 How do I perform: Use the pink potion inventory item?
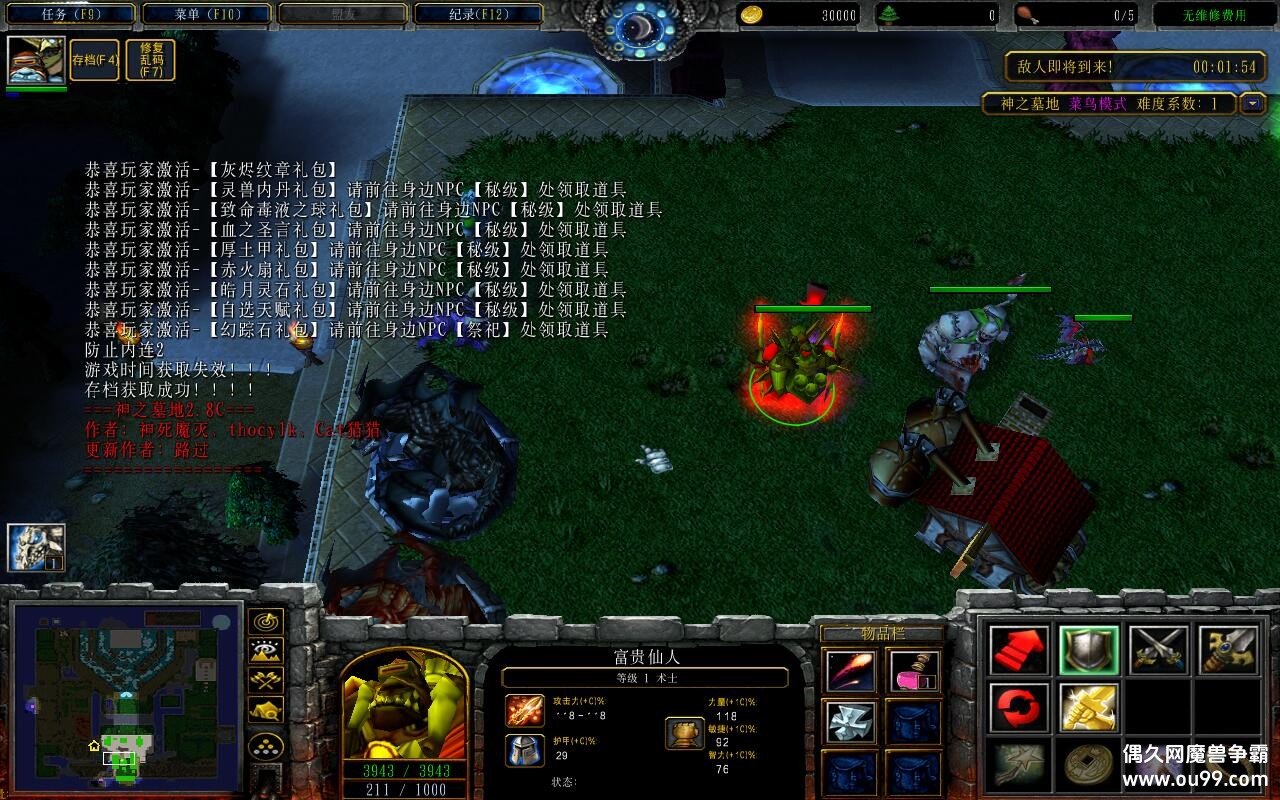[914, 671]
